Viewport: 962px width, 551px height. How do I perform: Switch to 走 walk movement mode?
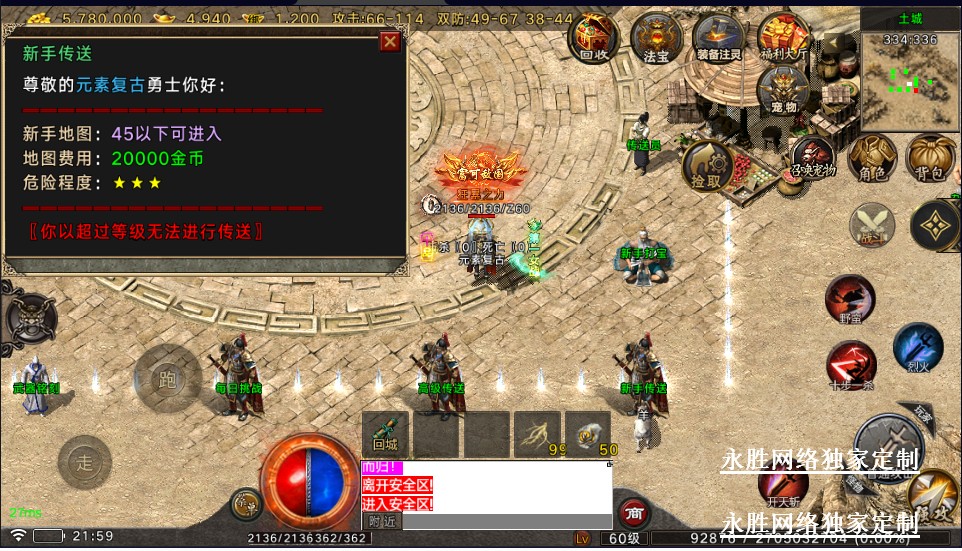[x=85, y=461]
